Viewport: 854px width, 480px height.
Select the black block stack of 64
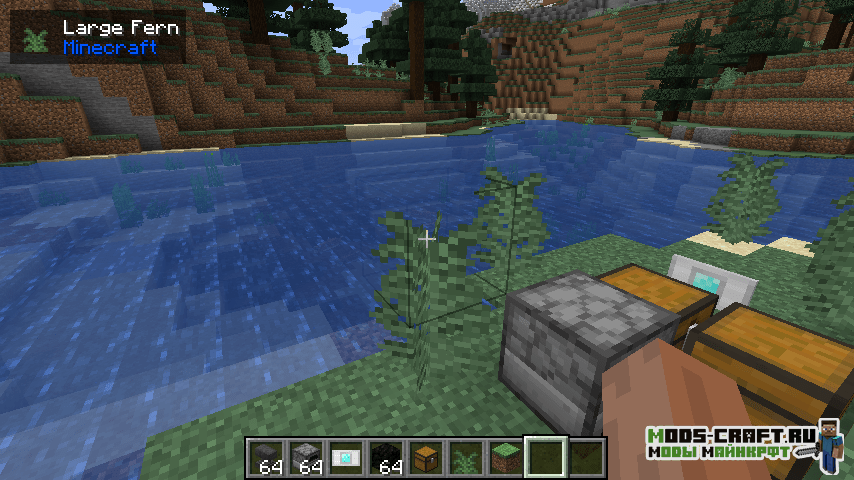click(x=385, y=457)
